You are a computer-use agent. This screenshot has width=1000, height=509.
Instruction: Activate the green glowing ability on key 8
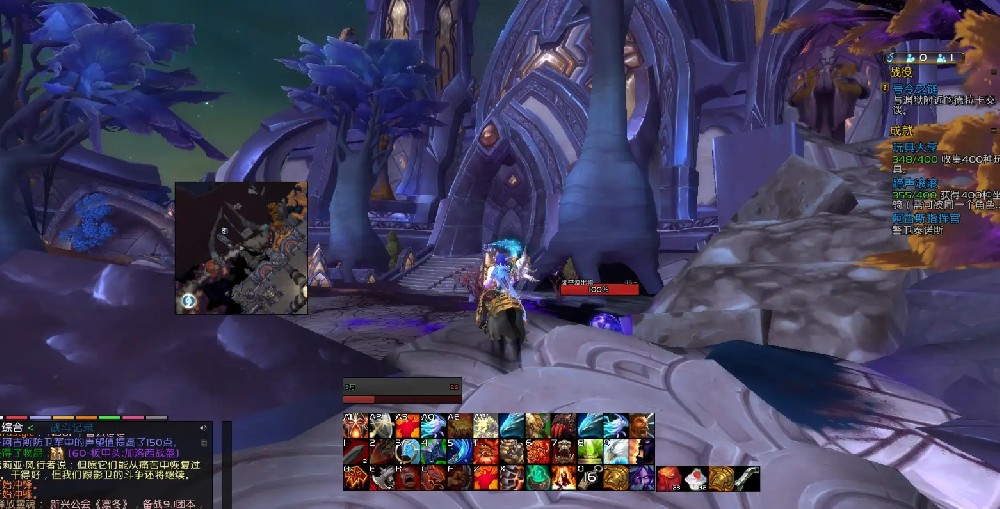coord(590,452)
